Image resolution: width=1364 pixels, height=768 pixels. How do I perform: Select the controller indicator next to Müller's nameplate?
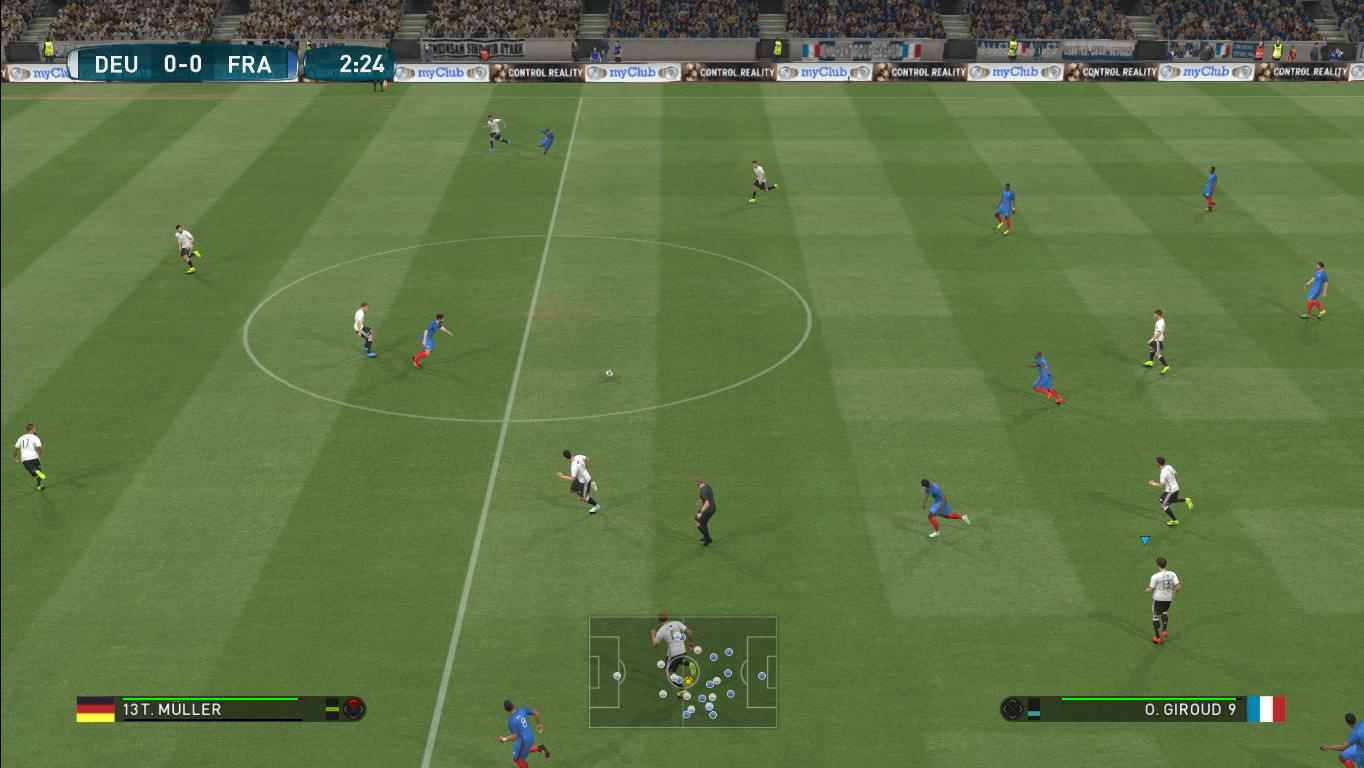(x=353, y=709)
